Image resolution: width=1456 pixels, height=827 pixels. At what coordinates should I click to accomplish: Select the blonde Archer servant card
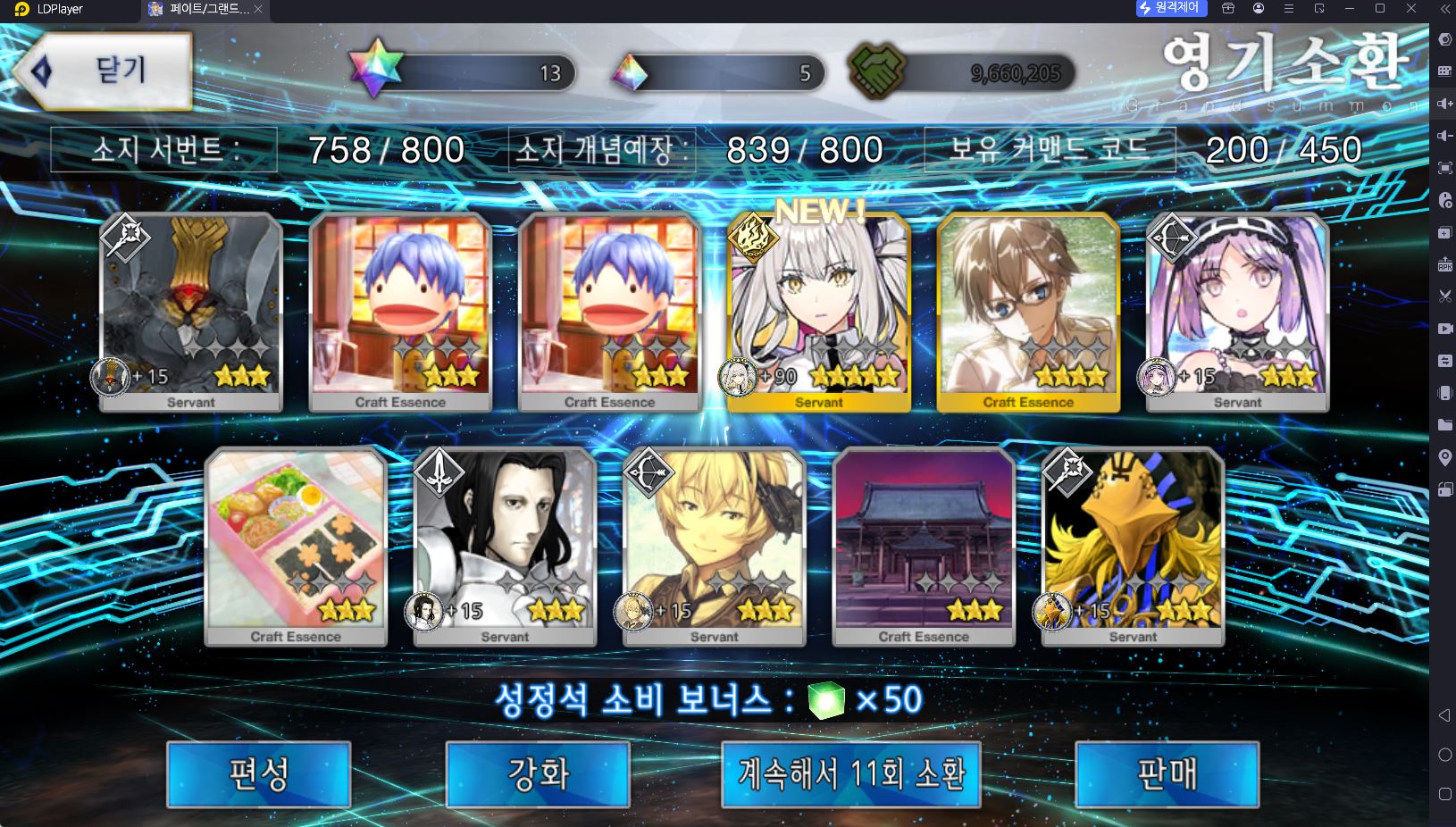point(714,547)
